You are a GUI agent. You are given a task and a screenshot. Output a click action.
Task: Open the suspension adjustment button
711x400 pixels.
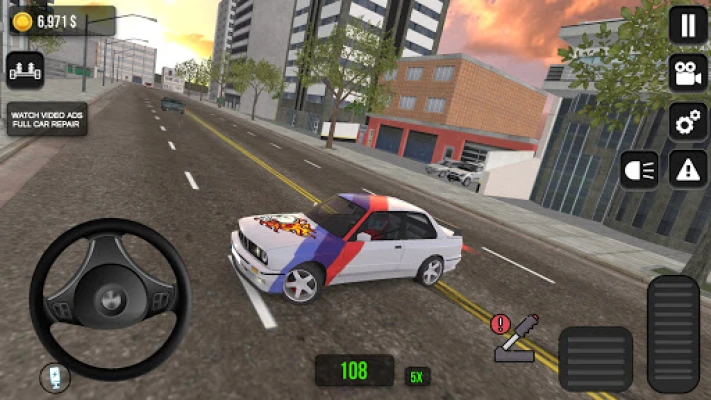tap(25, 69)
